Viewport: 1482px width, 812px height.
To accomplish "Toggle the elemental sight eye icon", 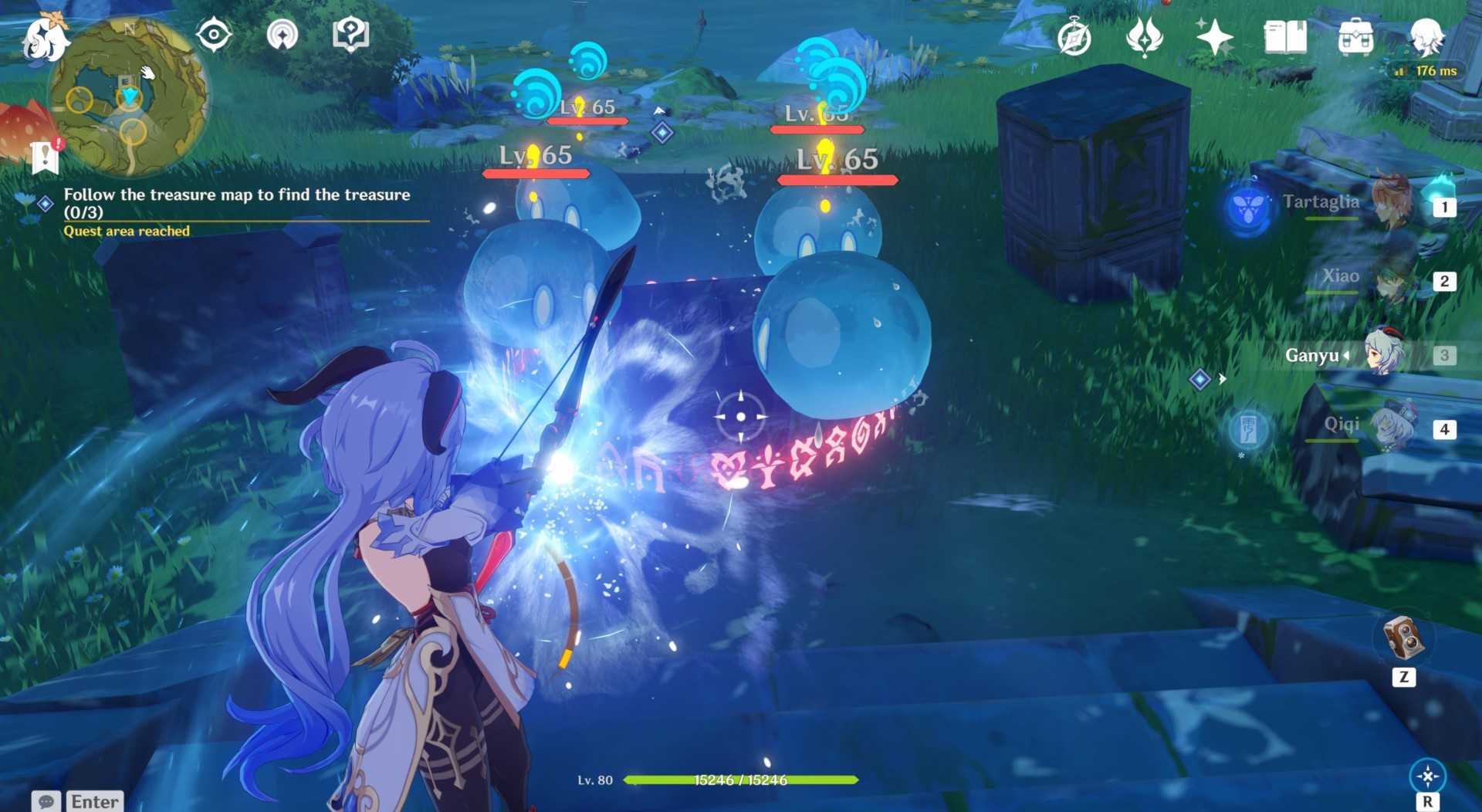I will pos(214,35).
